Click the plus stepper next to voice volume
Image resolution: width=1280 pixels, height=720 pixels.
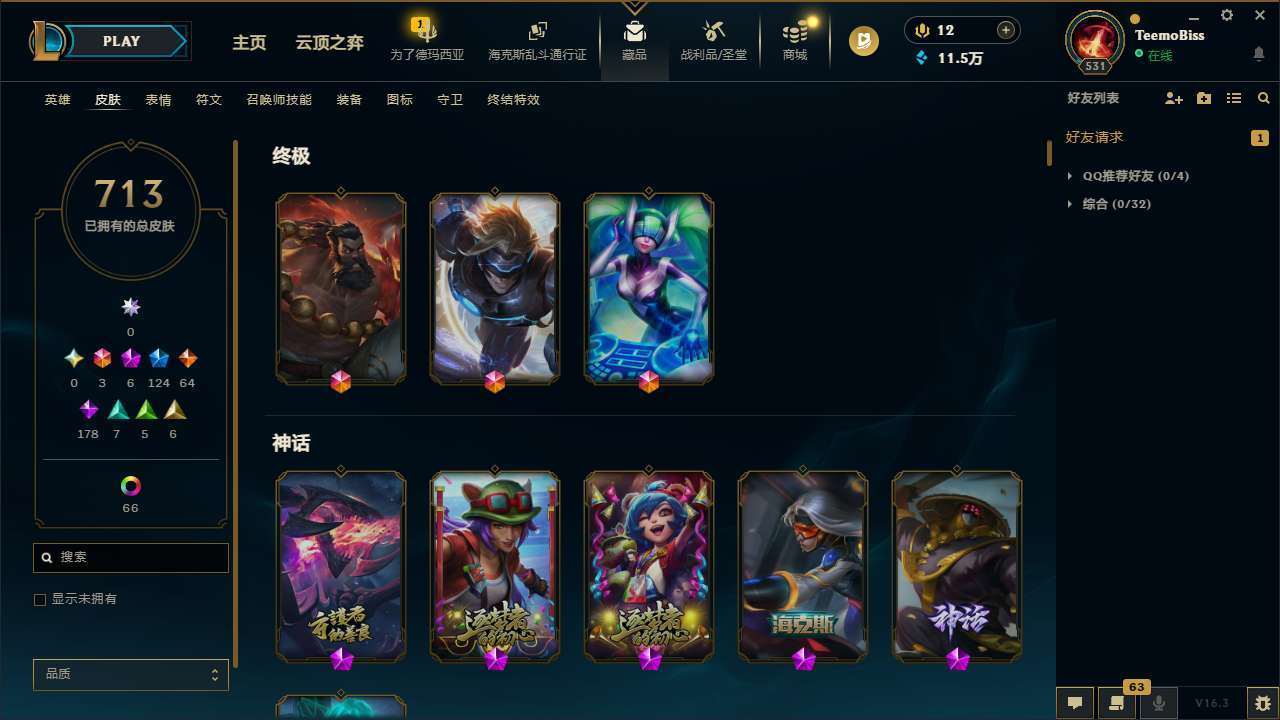click(1004, 30)
